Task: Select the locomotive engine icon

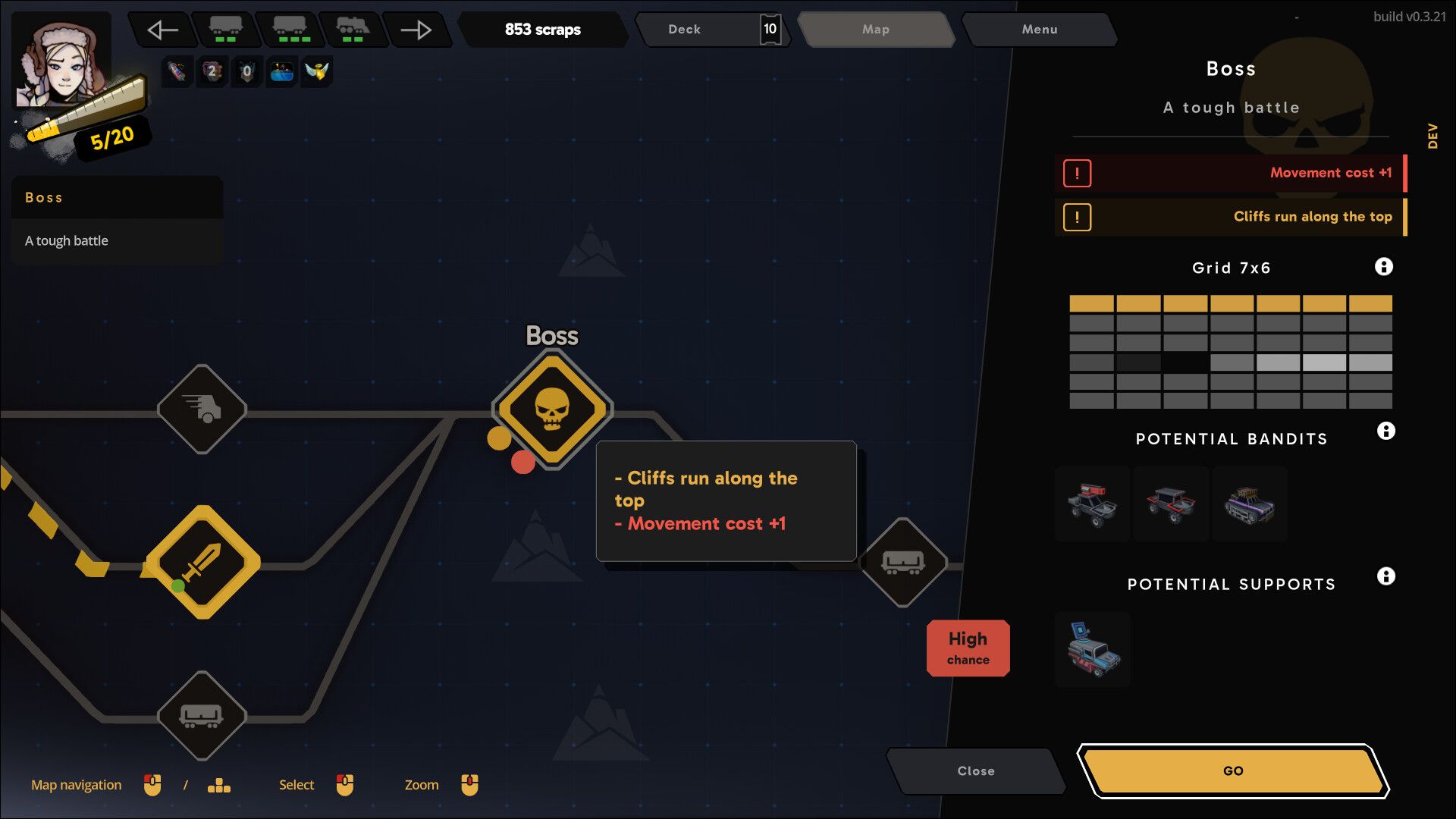Action: pyautogui.click(x=353, y=30)
